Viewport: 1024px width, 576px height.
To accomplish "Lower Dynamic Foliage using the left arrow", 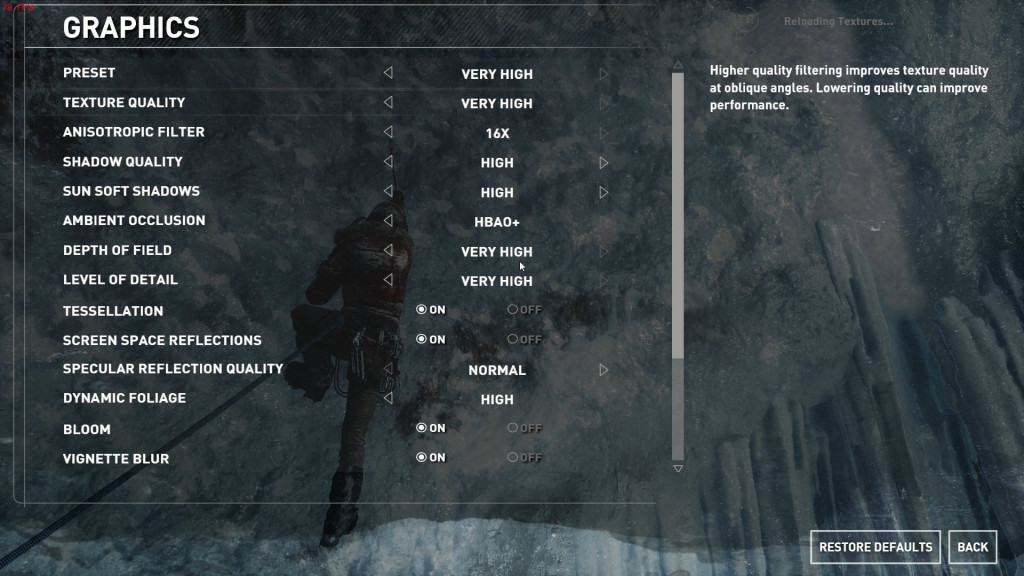I will pyautogui.click(x=388, y=398).
